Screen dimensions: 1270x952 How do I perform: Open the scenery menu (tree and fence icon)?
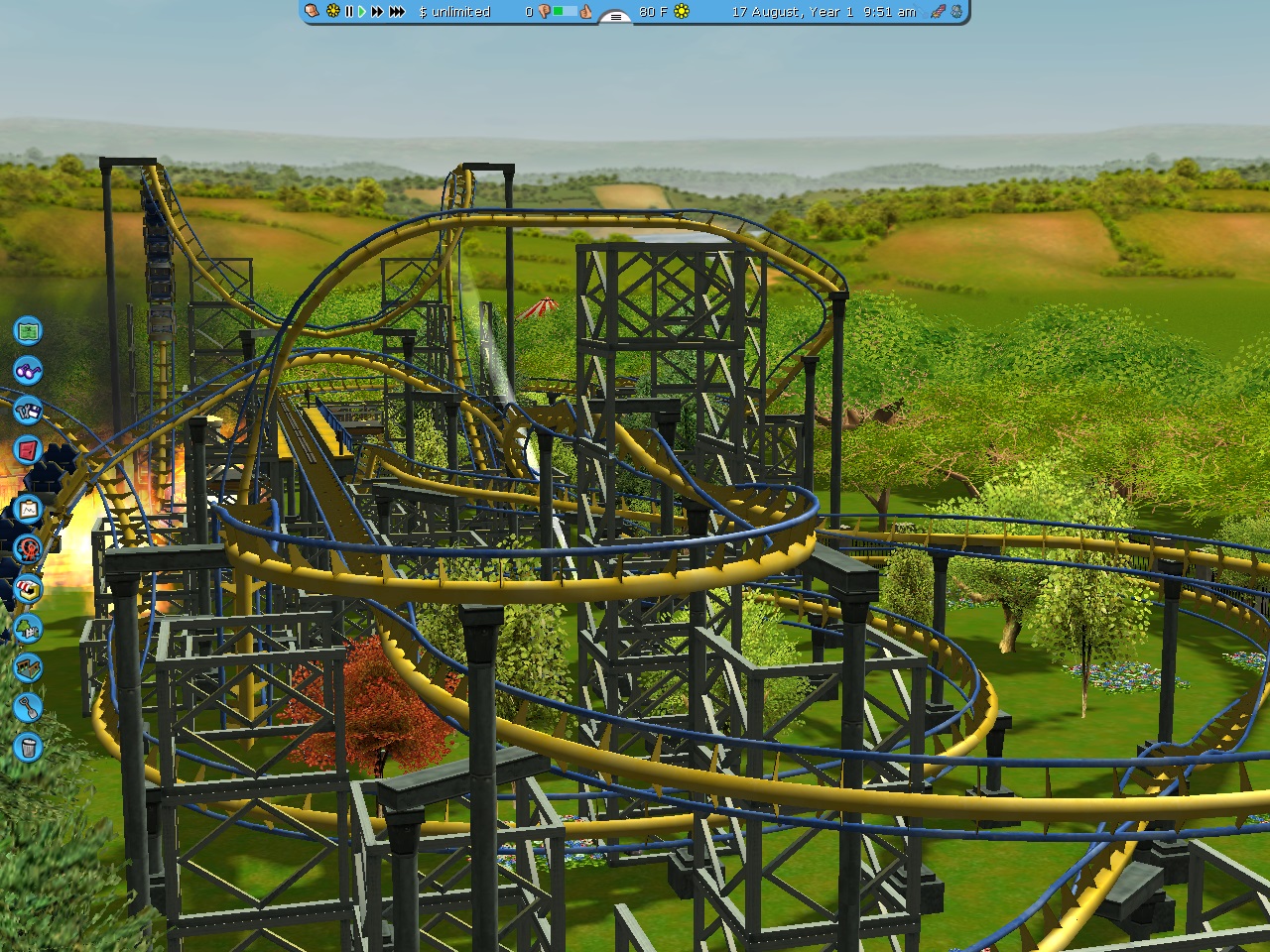click(x=28, y=629)
